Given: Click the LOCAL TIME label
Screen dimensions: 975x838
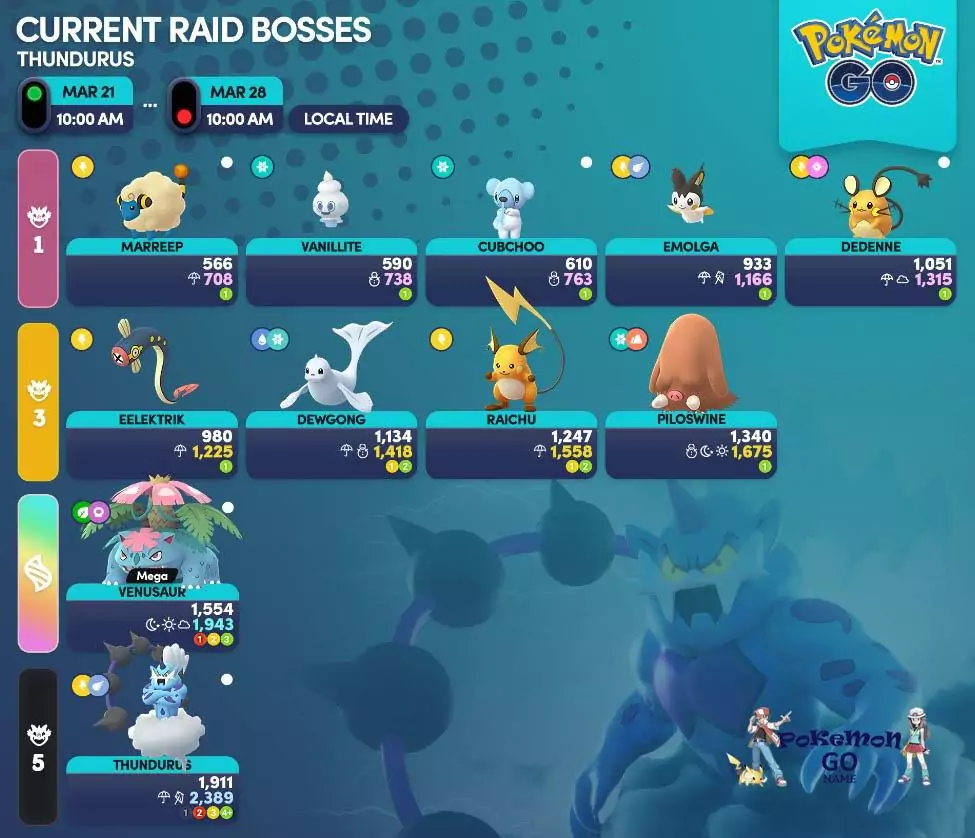Looking at the screenshot, I should [348, 119].
